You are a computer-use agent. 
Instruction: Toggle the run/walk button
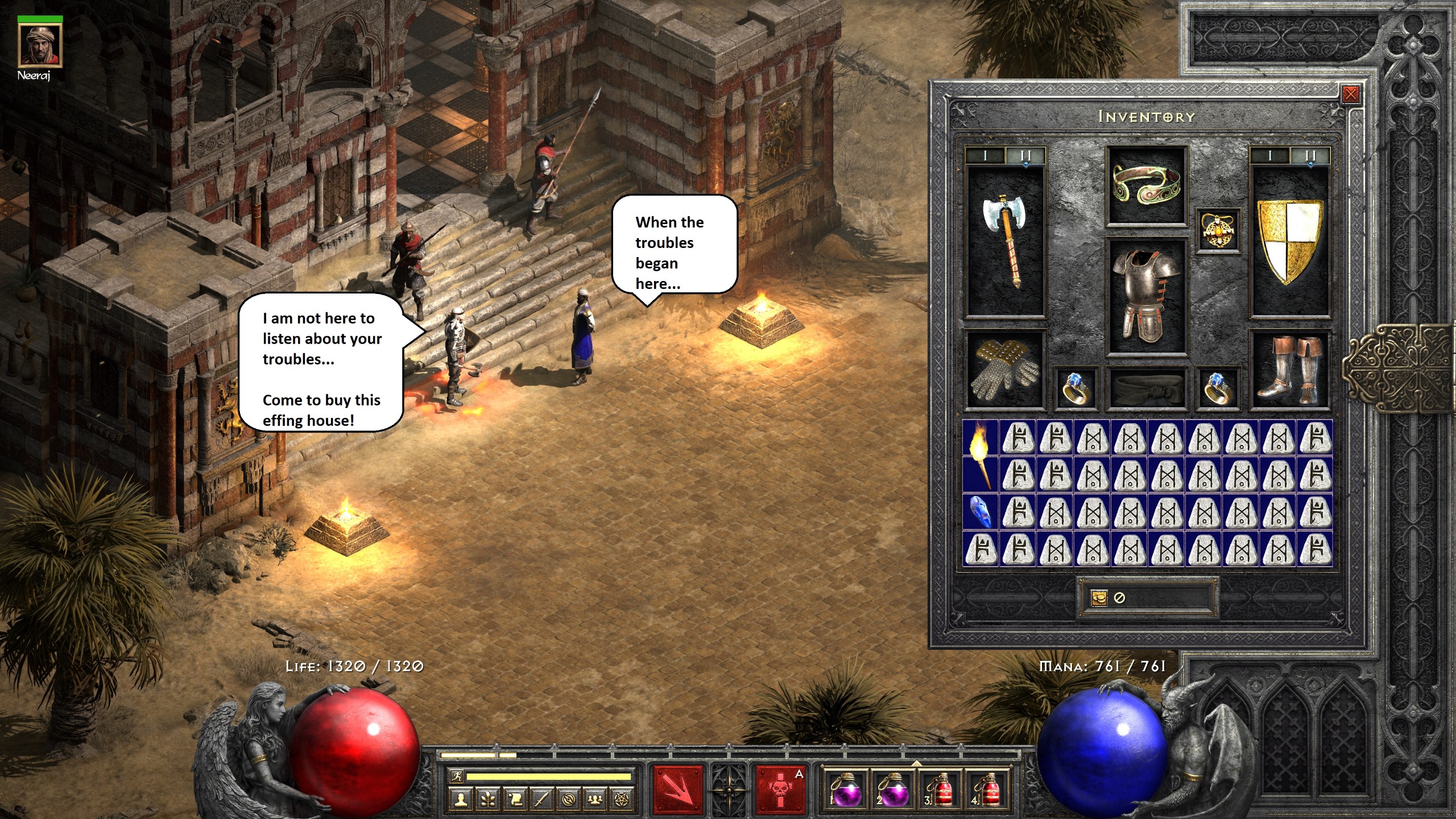tap(456, 776)
